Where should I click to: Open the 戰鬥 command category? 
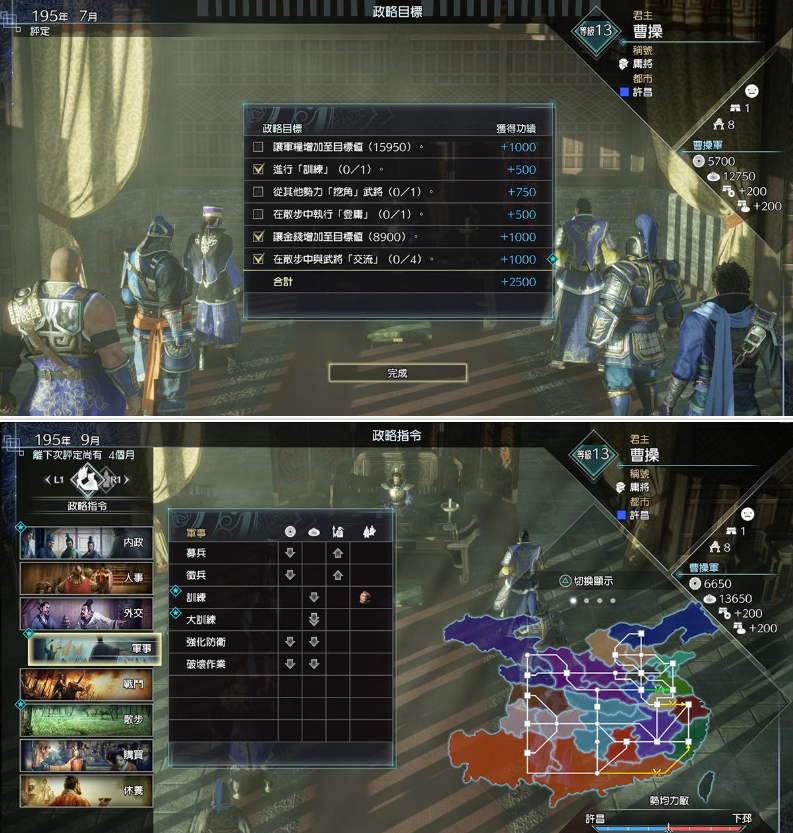point(86,685)
